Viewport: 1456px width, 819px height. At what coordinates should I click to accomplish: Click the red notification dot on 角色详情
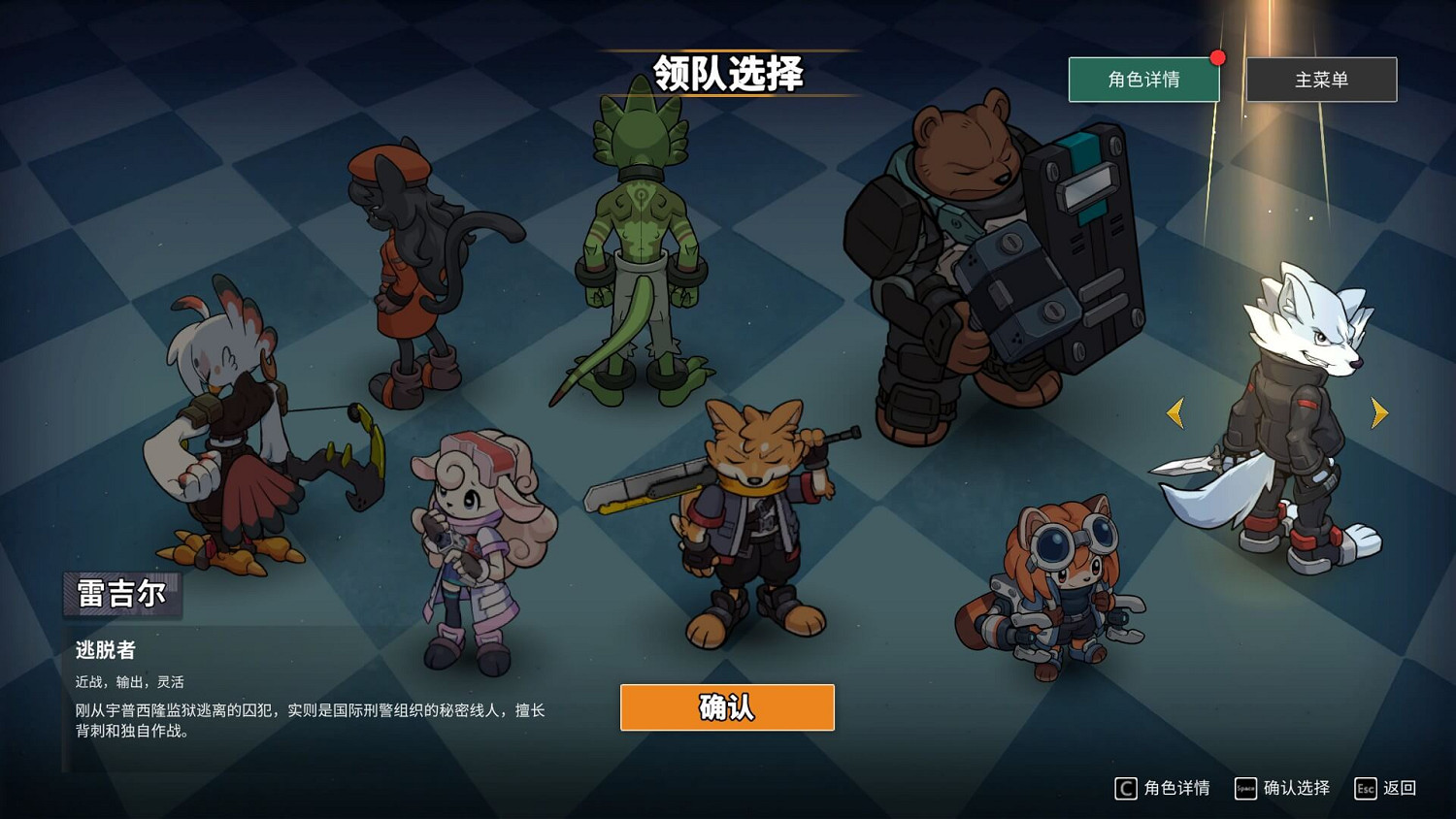pyautogui.click(x=1218, y=57)
